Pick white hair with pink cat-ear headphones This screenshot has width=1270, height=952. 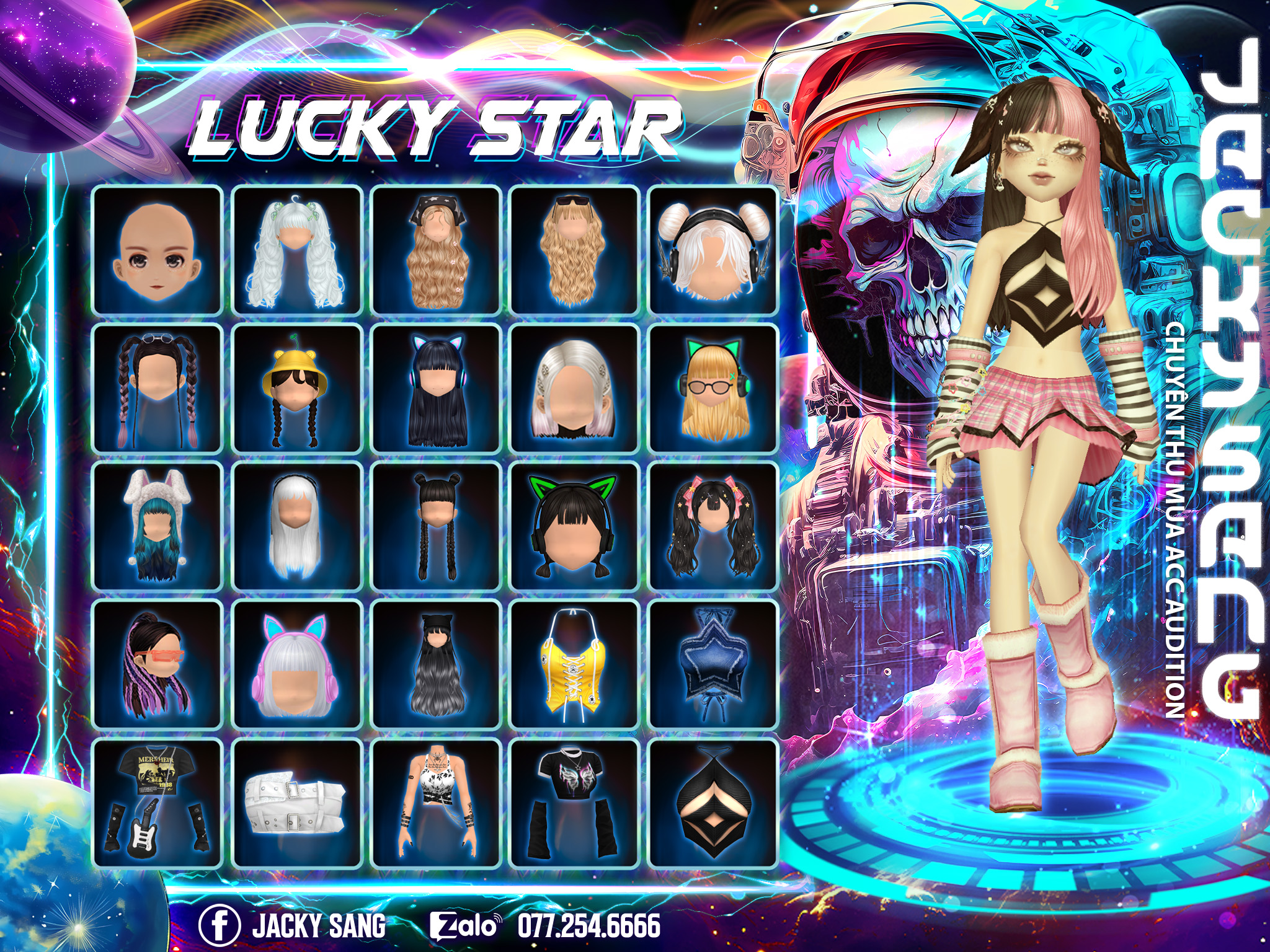296,664
